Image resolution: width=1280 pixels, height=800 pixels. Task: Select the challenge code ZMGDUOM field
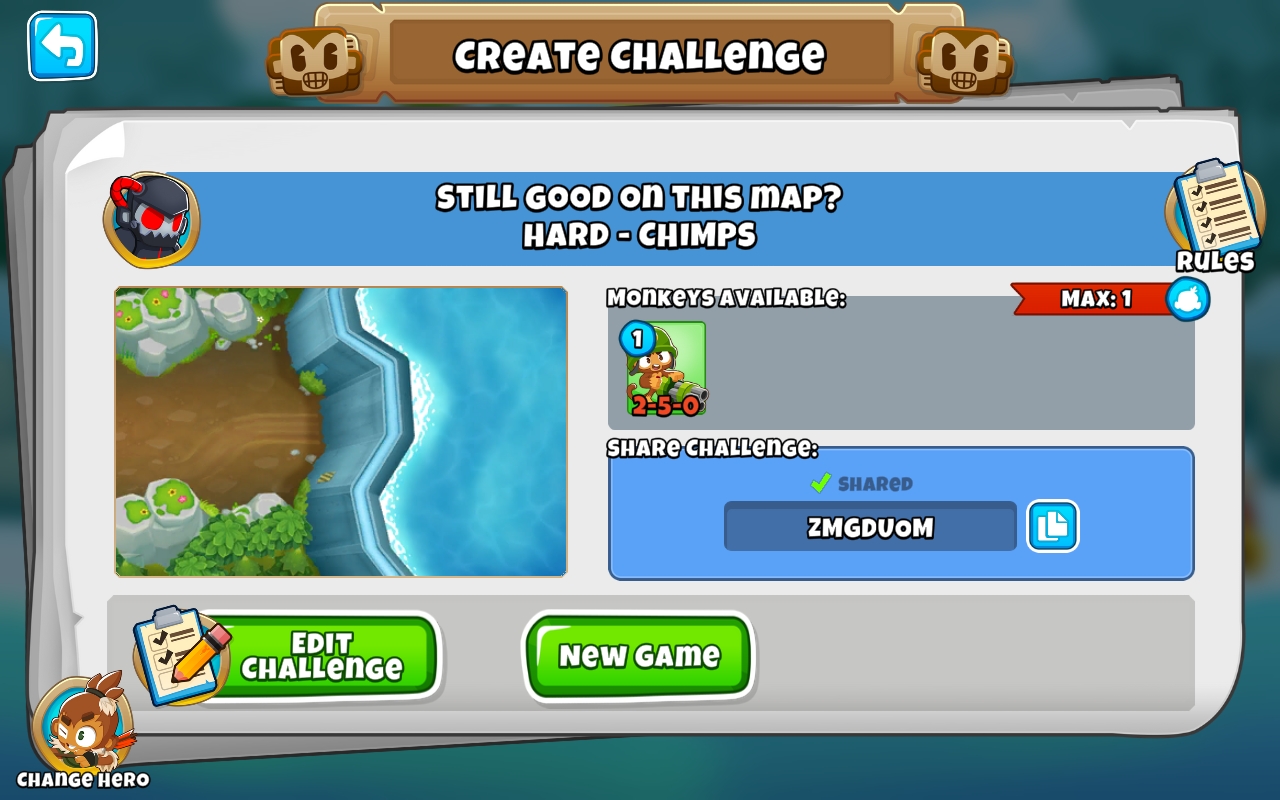tap(869, 526)
